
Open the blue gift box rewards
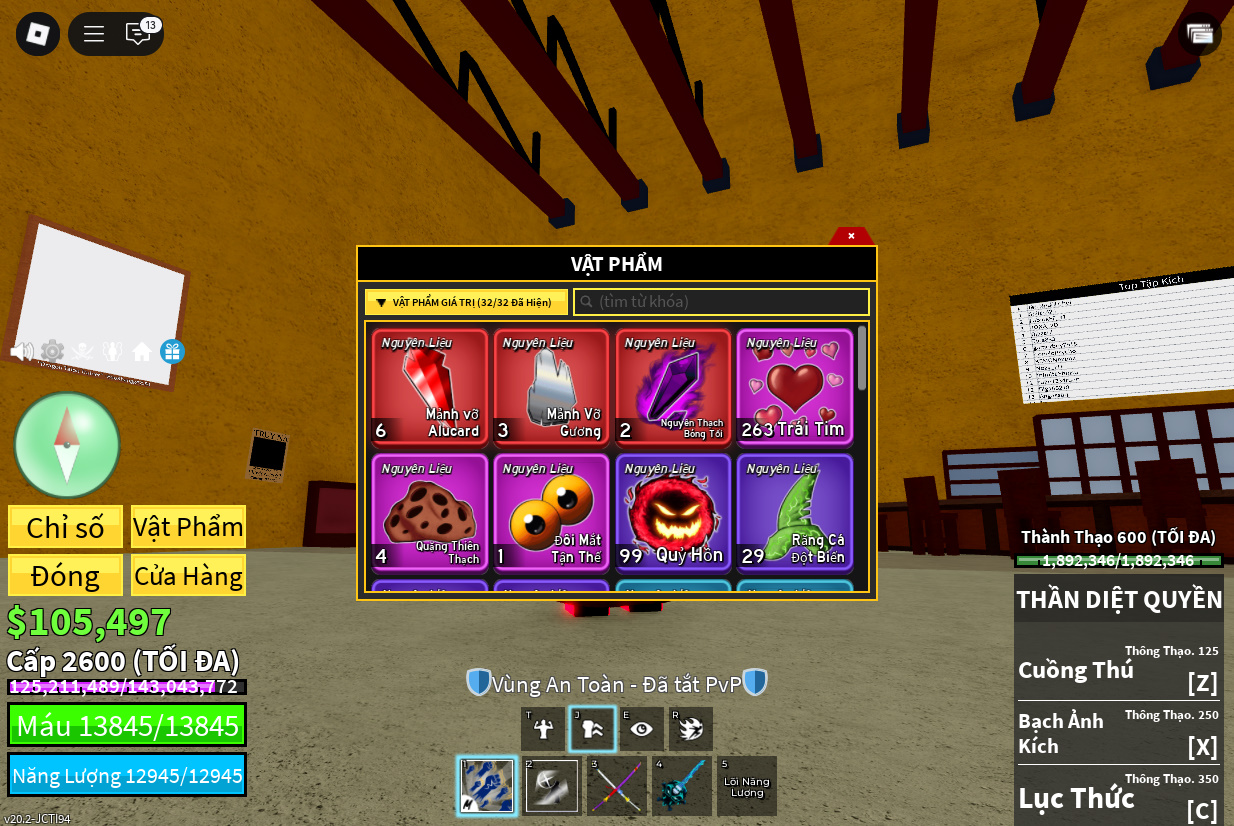click(x=172, y=352)
